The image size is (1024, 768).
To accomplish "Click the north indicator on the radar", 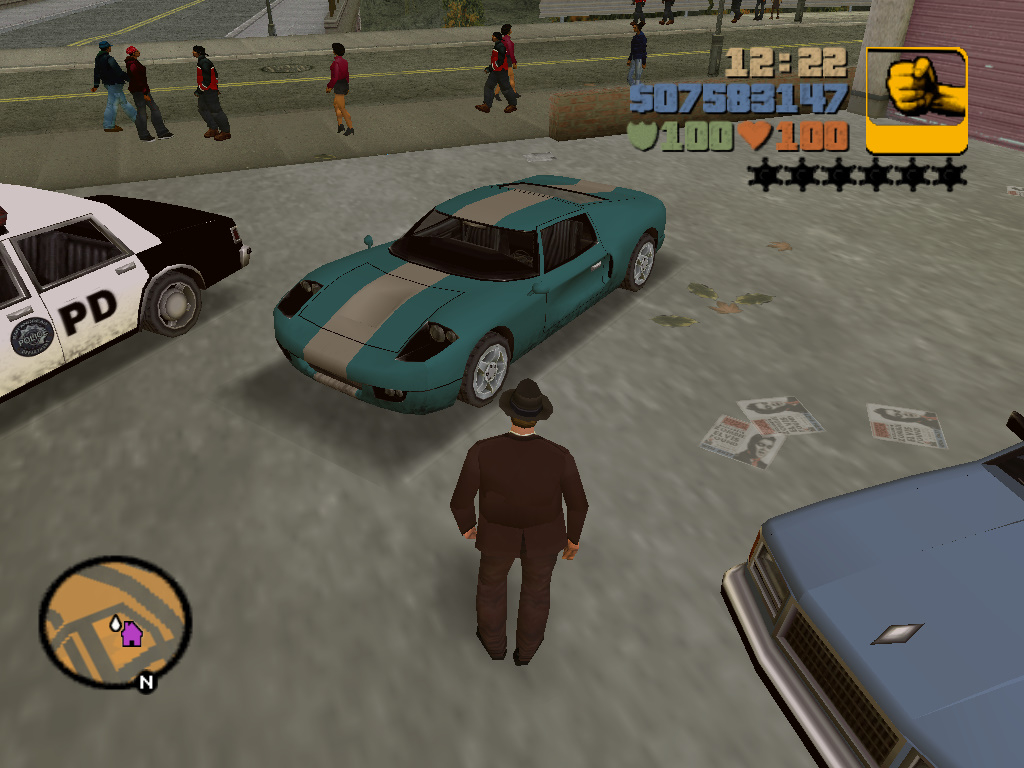I will pos(146,683).
